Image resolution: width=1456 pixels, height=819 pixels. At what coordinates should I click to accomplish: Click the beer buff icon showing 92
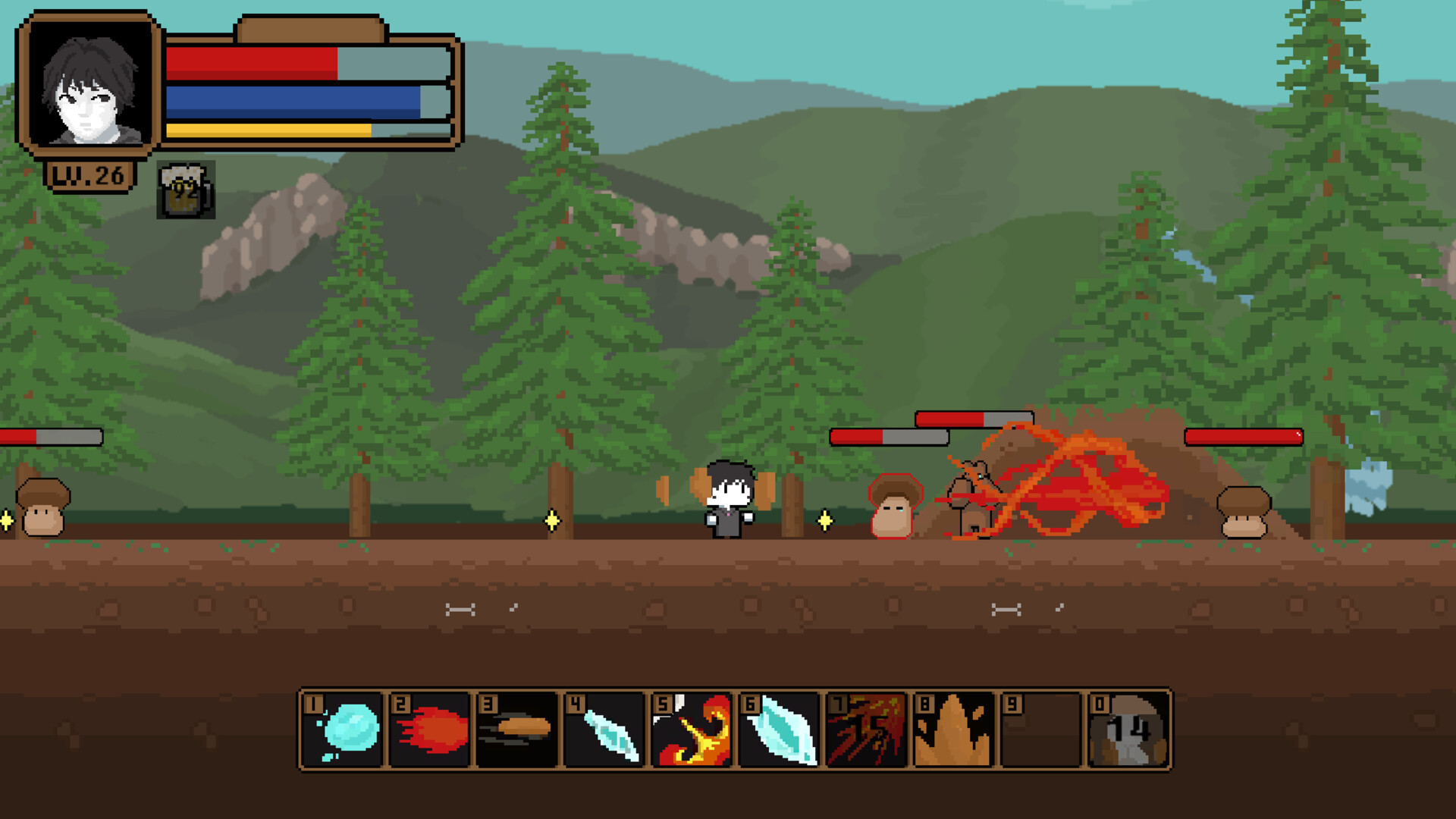(184, 191)
